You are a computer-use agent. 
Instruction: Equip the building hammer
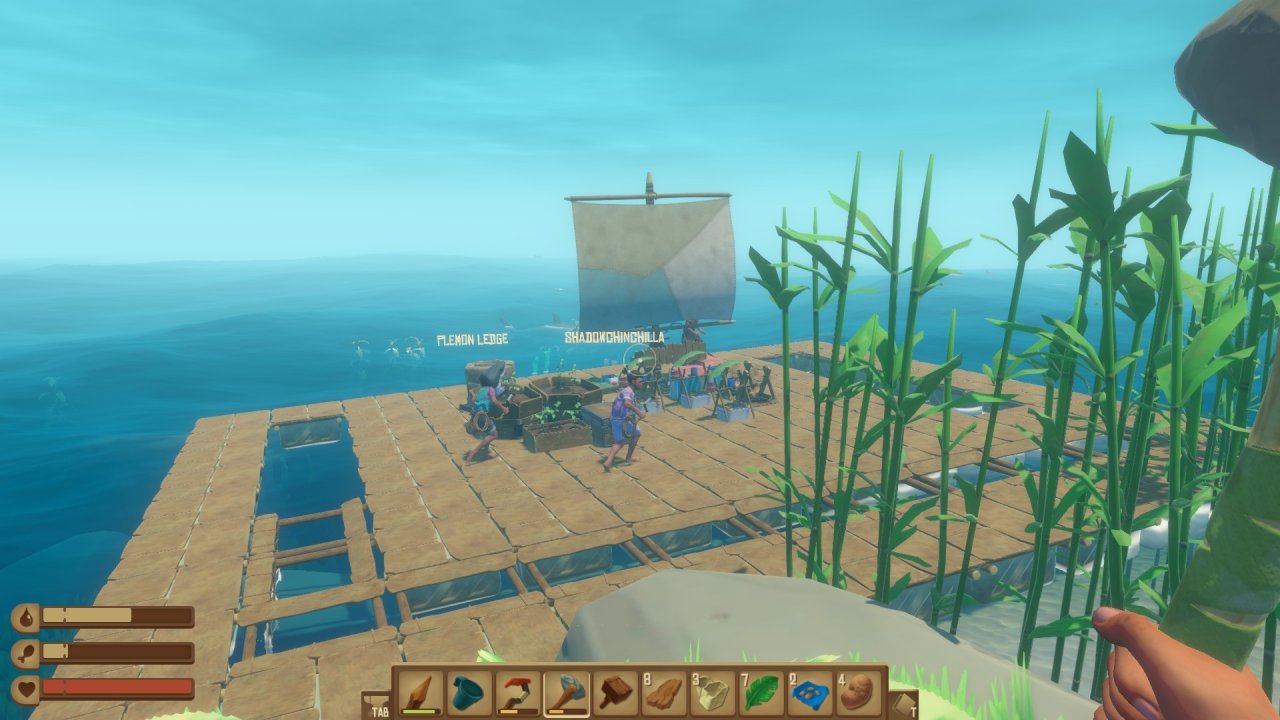click(615, 692)
